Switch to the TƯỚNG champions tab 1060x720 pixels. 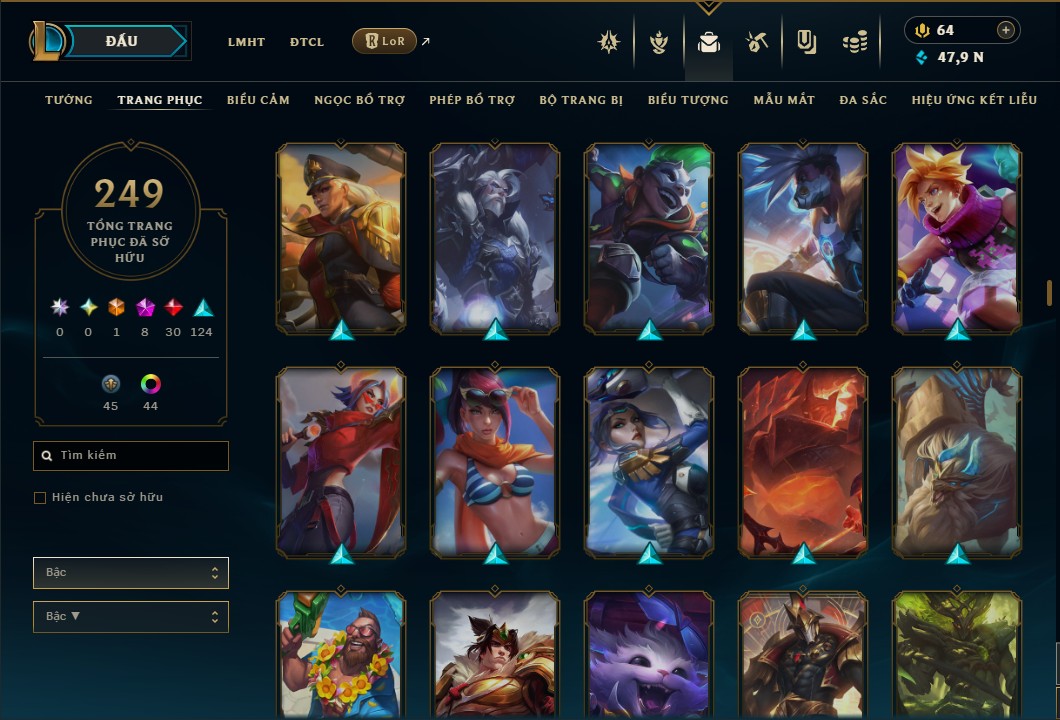pos(69,100)
